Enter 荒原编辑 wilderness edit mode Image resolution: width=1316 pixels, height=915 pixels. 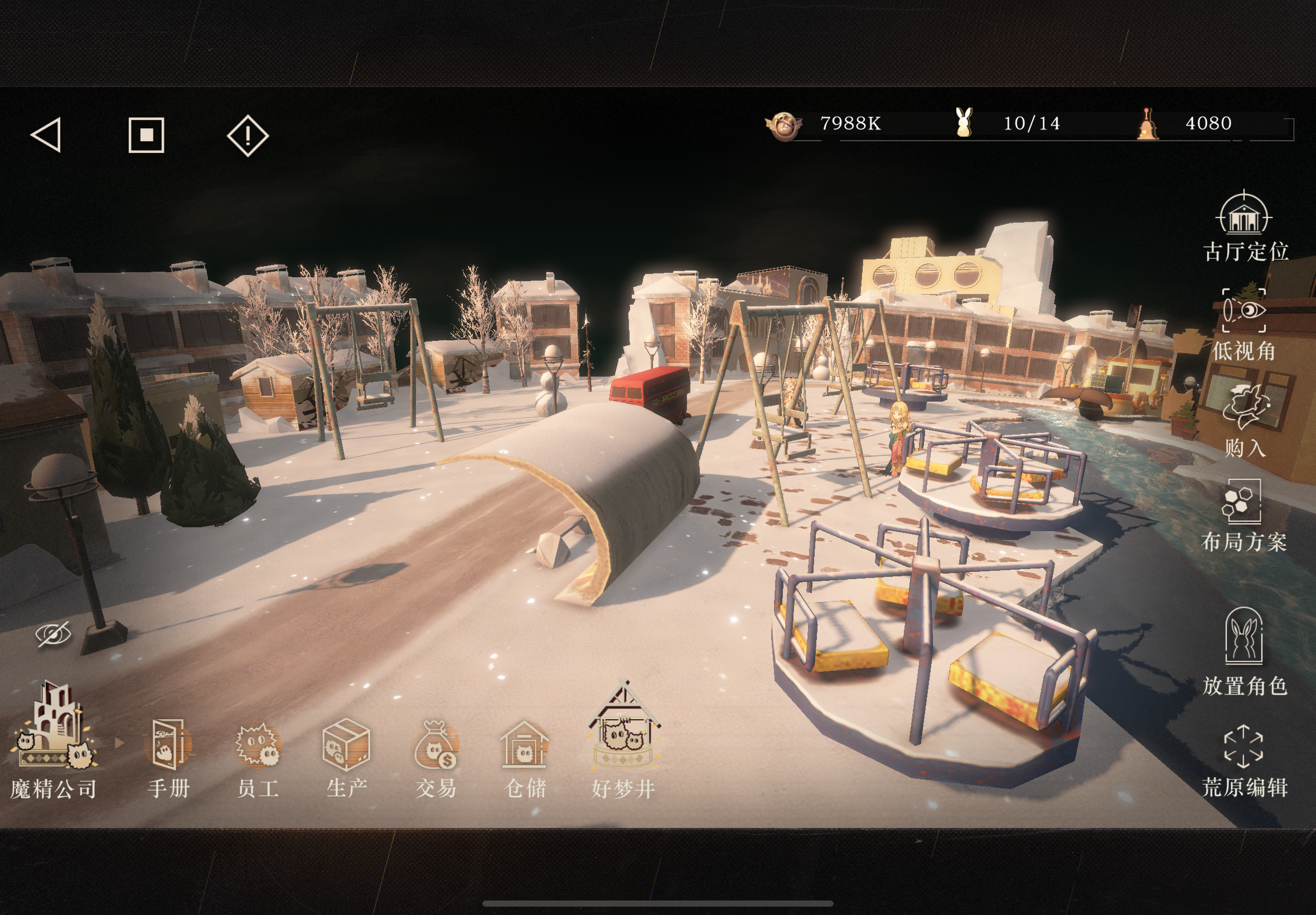click(1244, 760)
